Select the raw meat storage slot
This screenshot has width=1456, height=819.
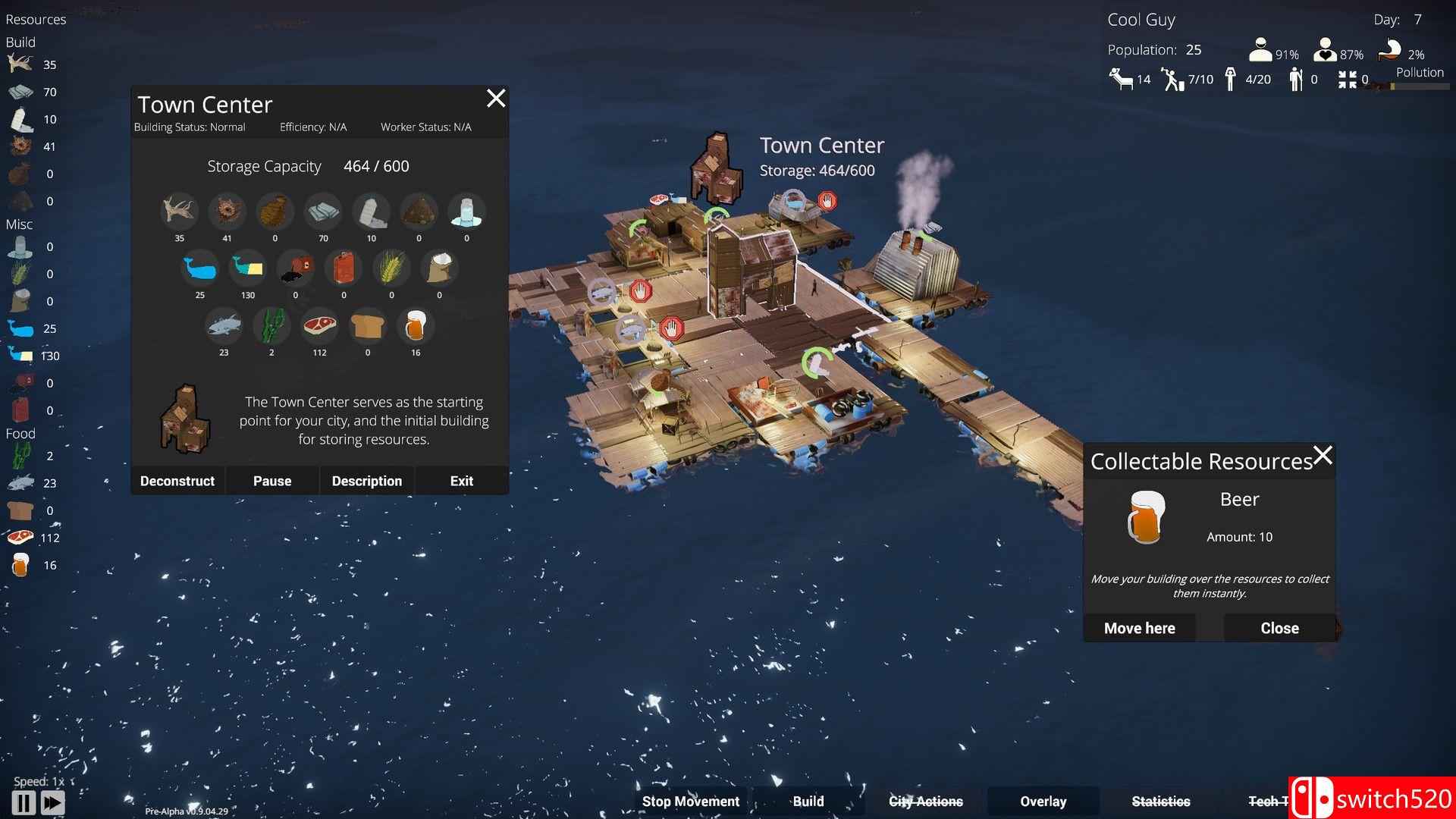tap(320, 326)
